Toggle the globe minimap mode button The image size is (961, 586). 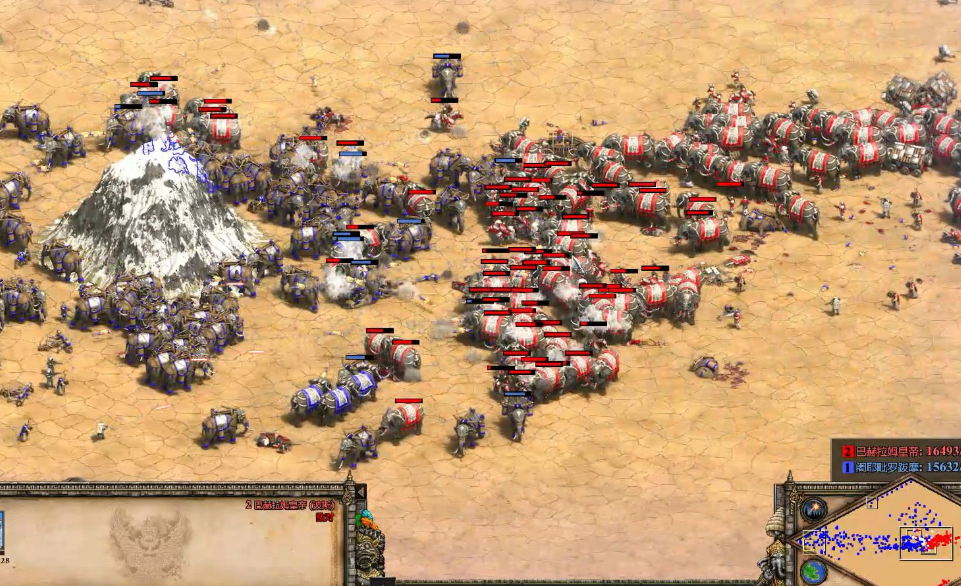(x=813, y=572)
